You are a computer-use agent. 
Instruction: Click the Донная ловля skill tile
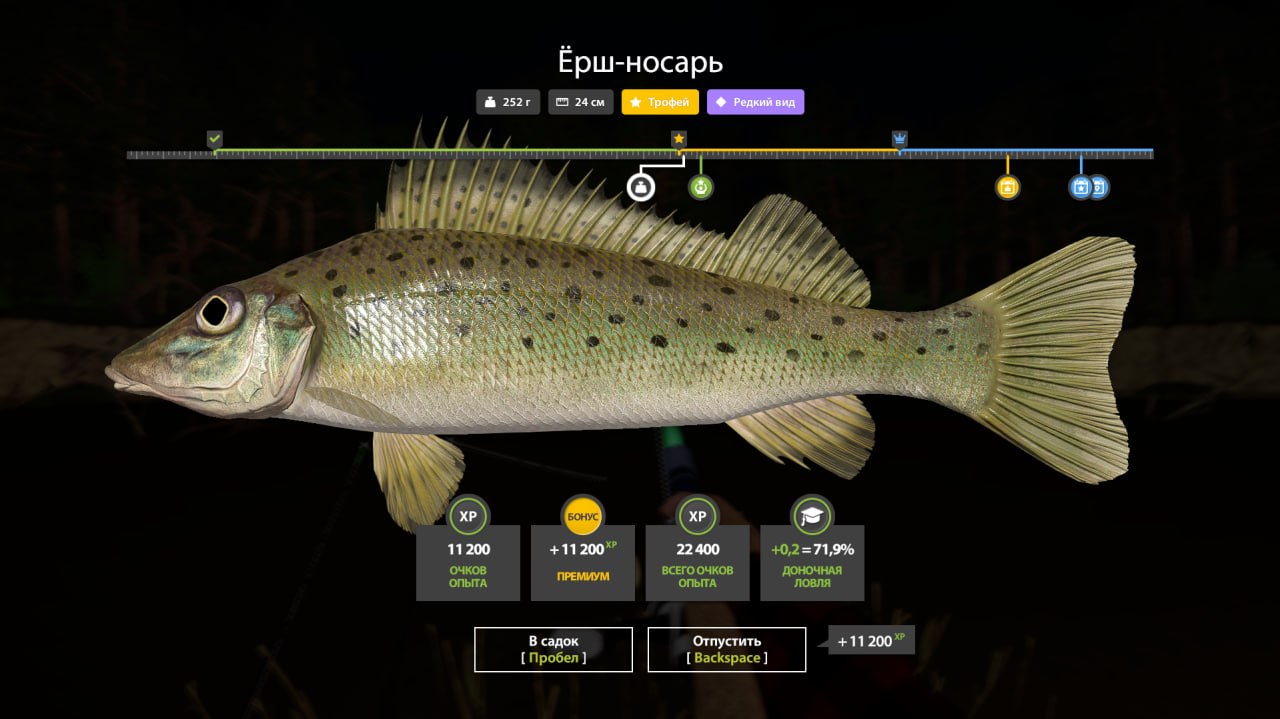click(x=812, y=562)
